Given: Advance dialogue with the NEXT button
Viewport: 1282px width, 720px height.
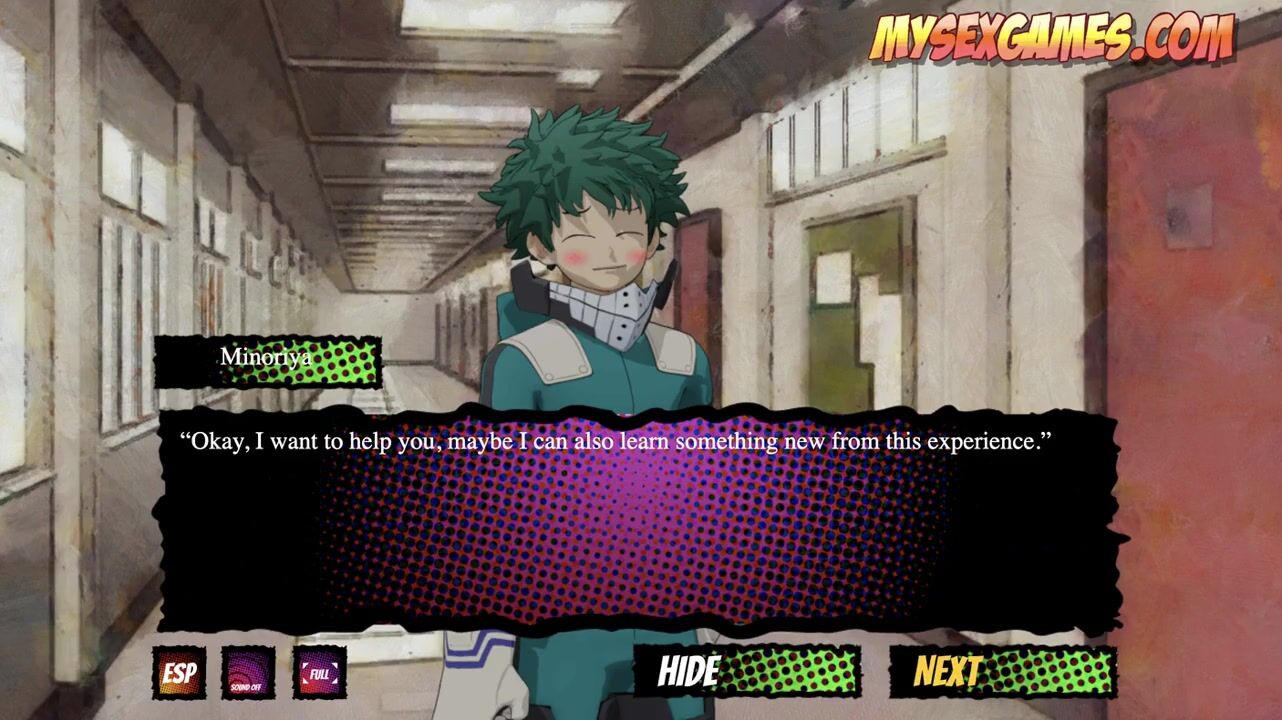Looking at the screenshot, I should [1002, 672].
